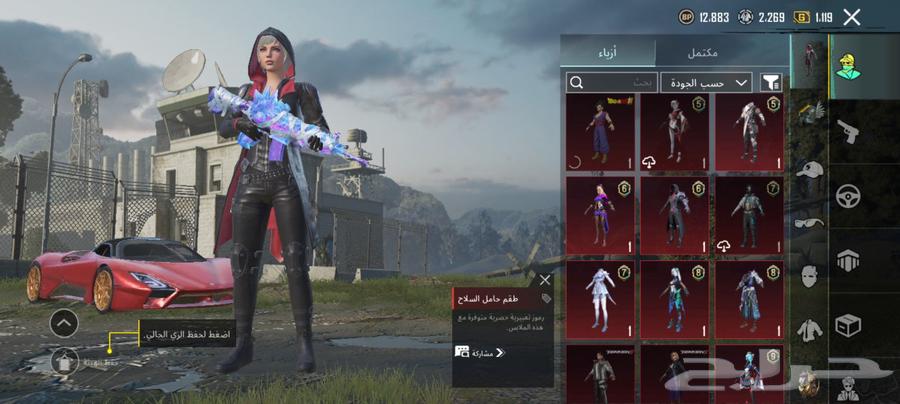Select the glasses eyewear category

[x=808, y=222]
